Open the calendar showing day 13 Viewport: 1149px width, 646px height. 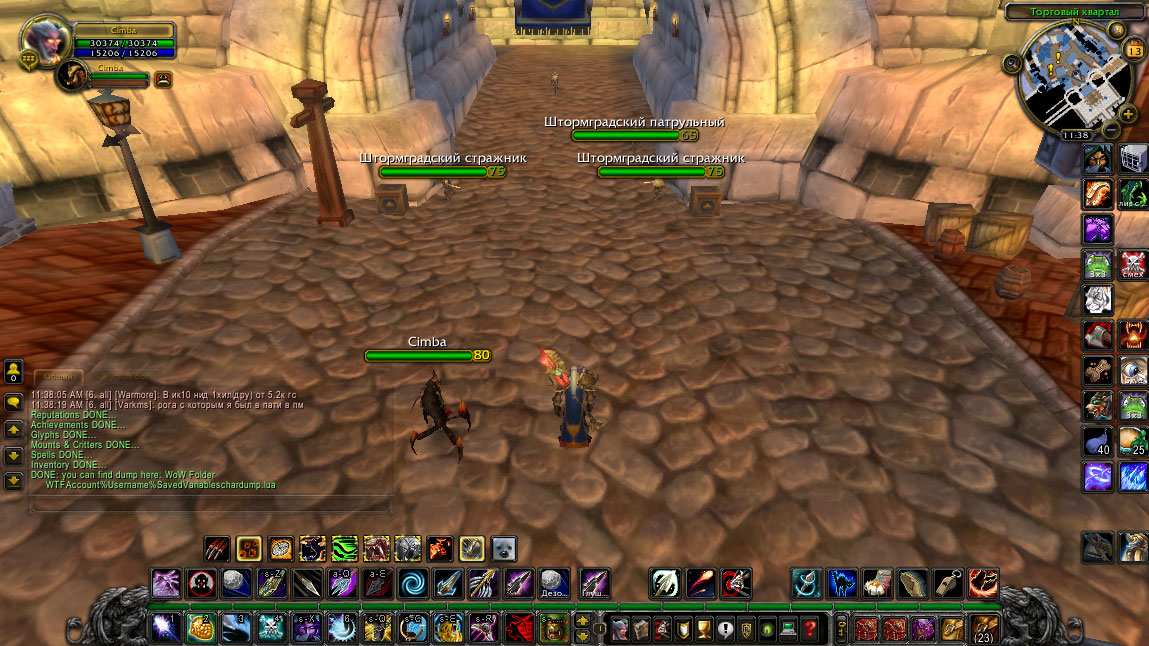point(1134,49)
